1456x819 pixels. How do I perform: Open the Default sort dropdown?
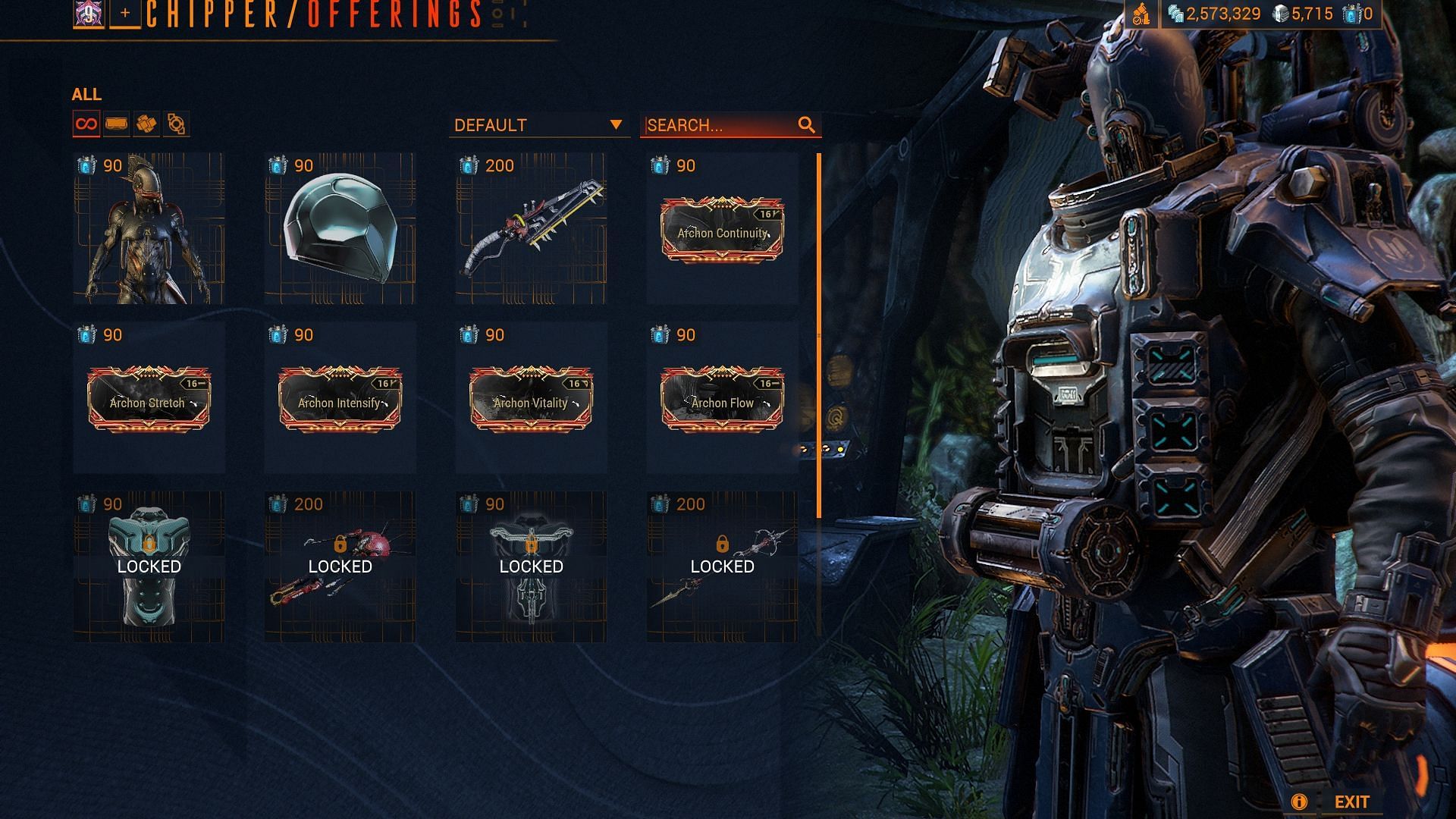tap(538, 125)
